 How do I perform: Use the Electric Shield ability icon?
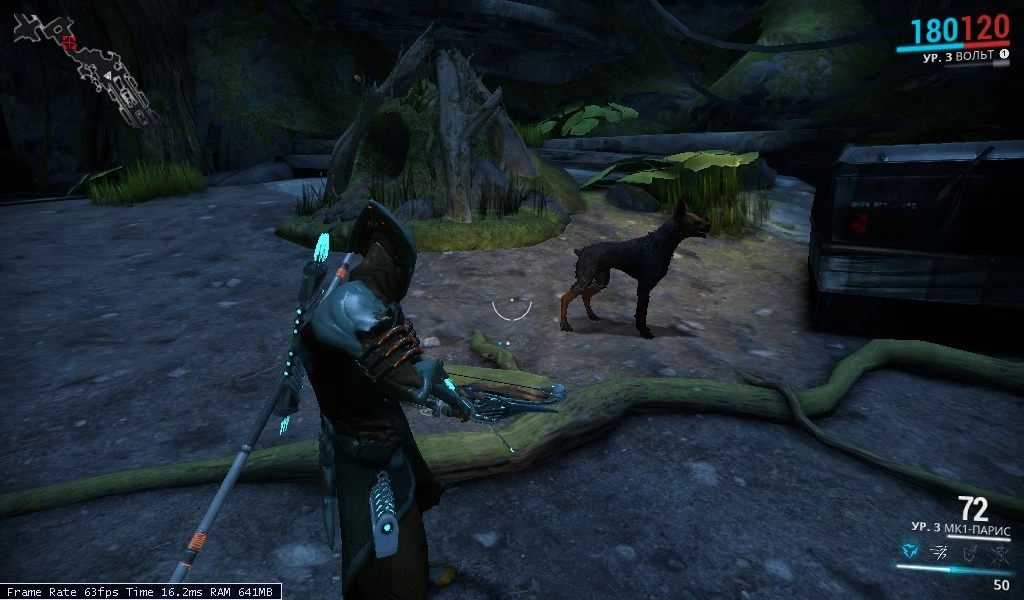pyautogui.click(x=969, y=550)
